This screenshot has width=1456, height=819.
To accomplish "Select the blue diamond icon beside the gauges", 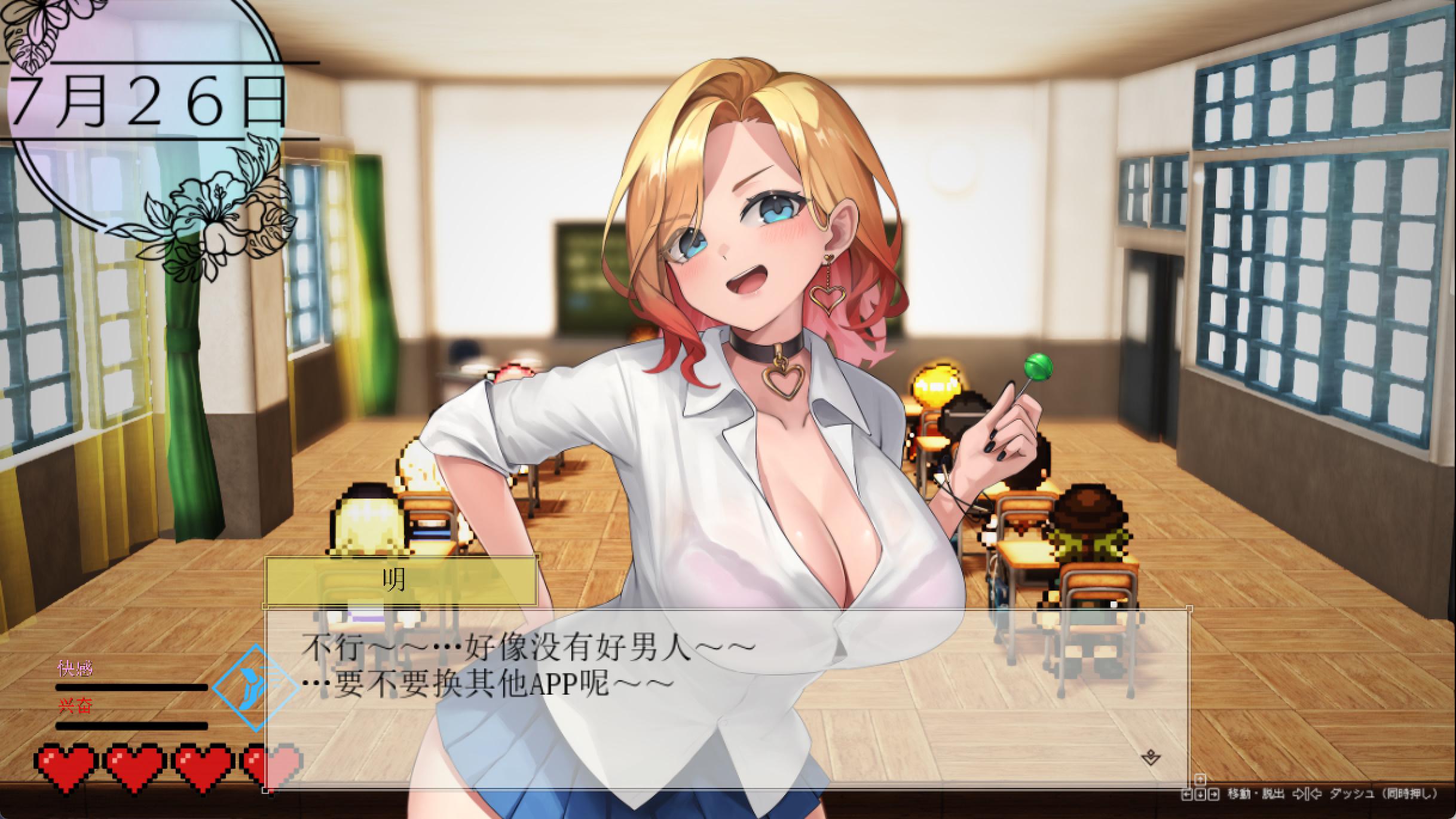I will coord(255,687).
